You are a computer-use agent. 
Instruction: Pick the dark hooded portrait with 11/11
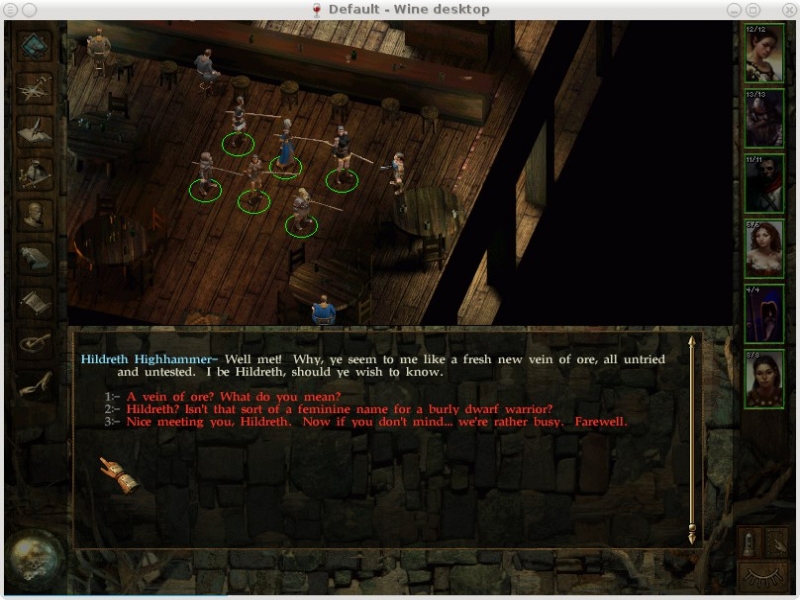[x=764, y=184]
